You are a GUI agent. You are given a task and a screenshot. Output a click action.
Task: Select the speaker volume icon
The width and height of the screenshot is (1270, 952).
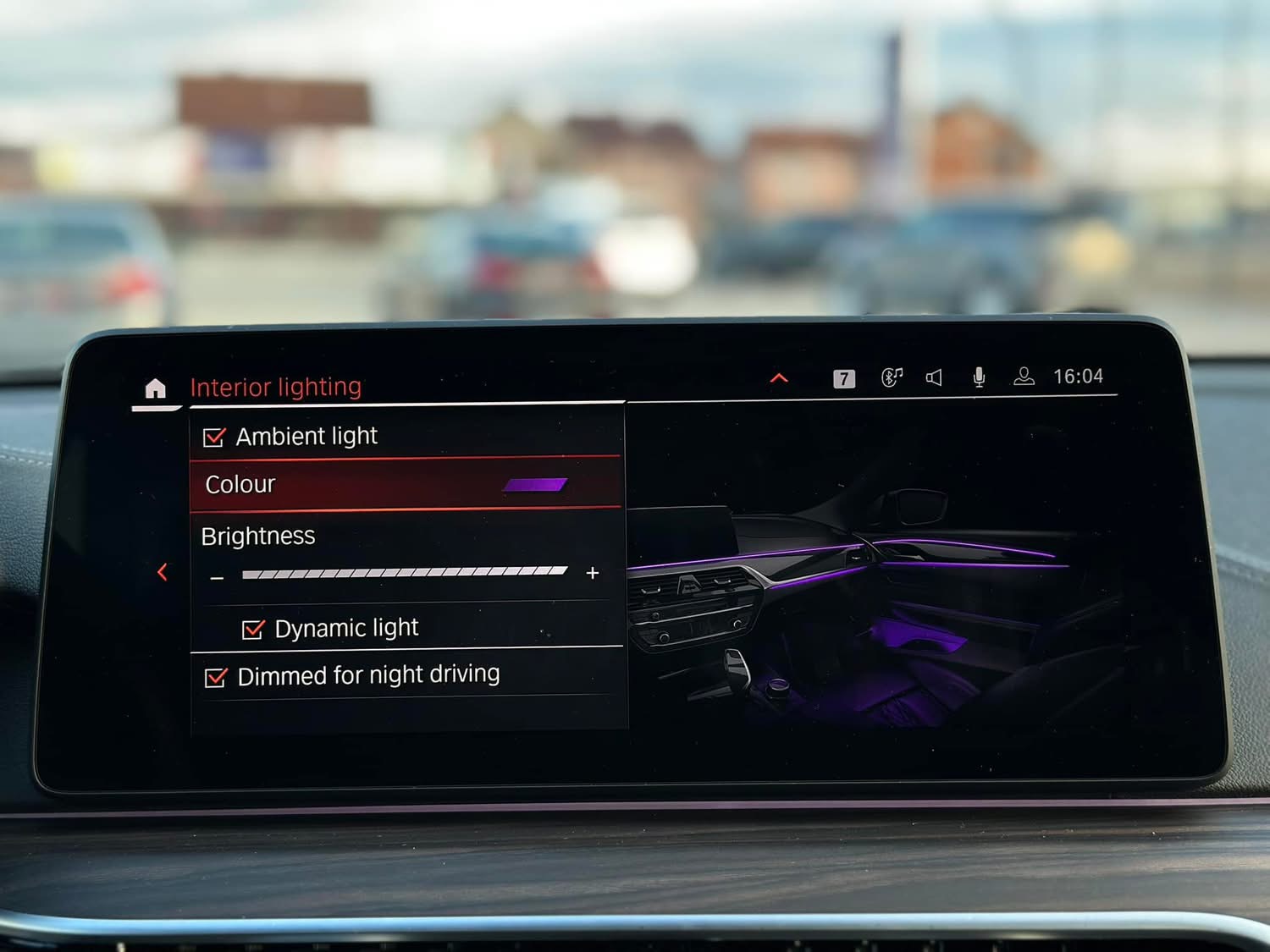tap(934, 377)
